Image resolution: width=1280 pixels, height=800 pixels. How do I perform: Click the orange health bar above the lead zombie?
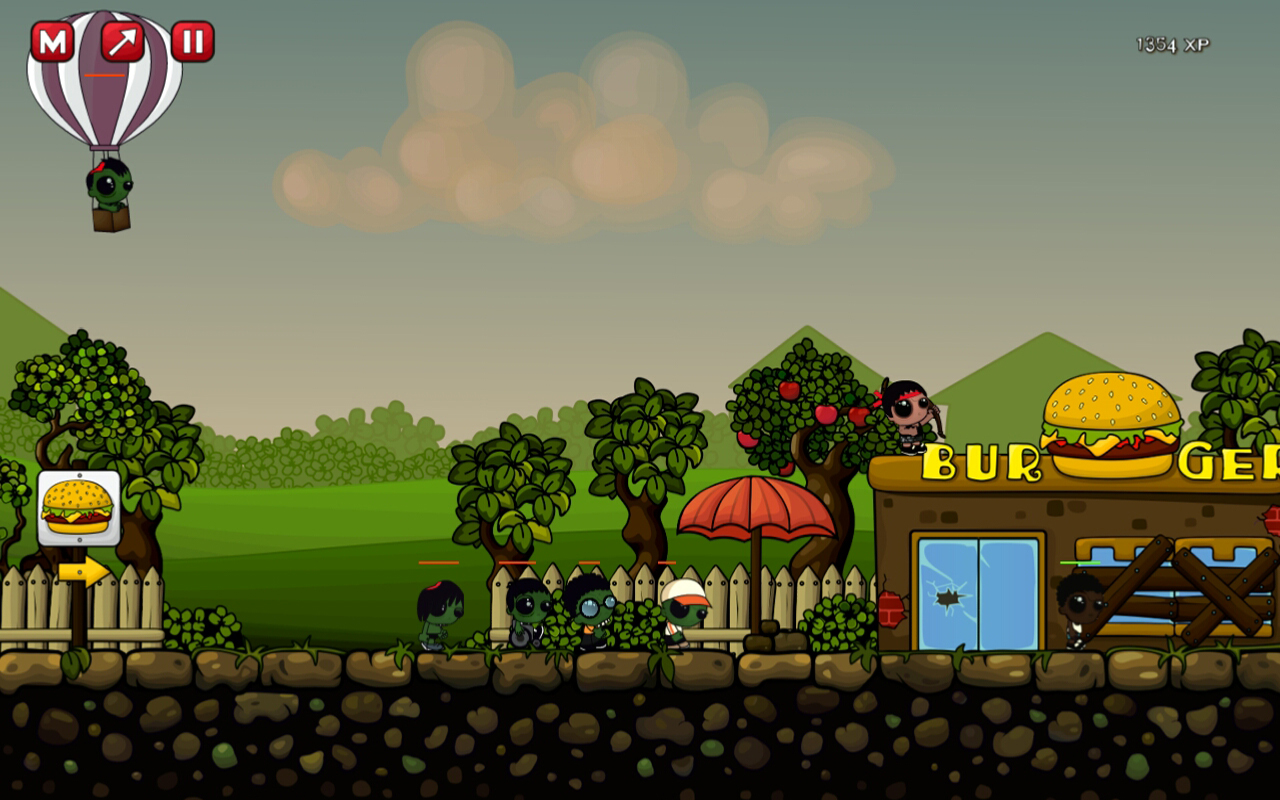(x=440, y=563)
